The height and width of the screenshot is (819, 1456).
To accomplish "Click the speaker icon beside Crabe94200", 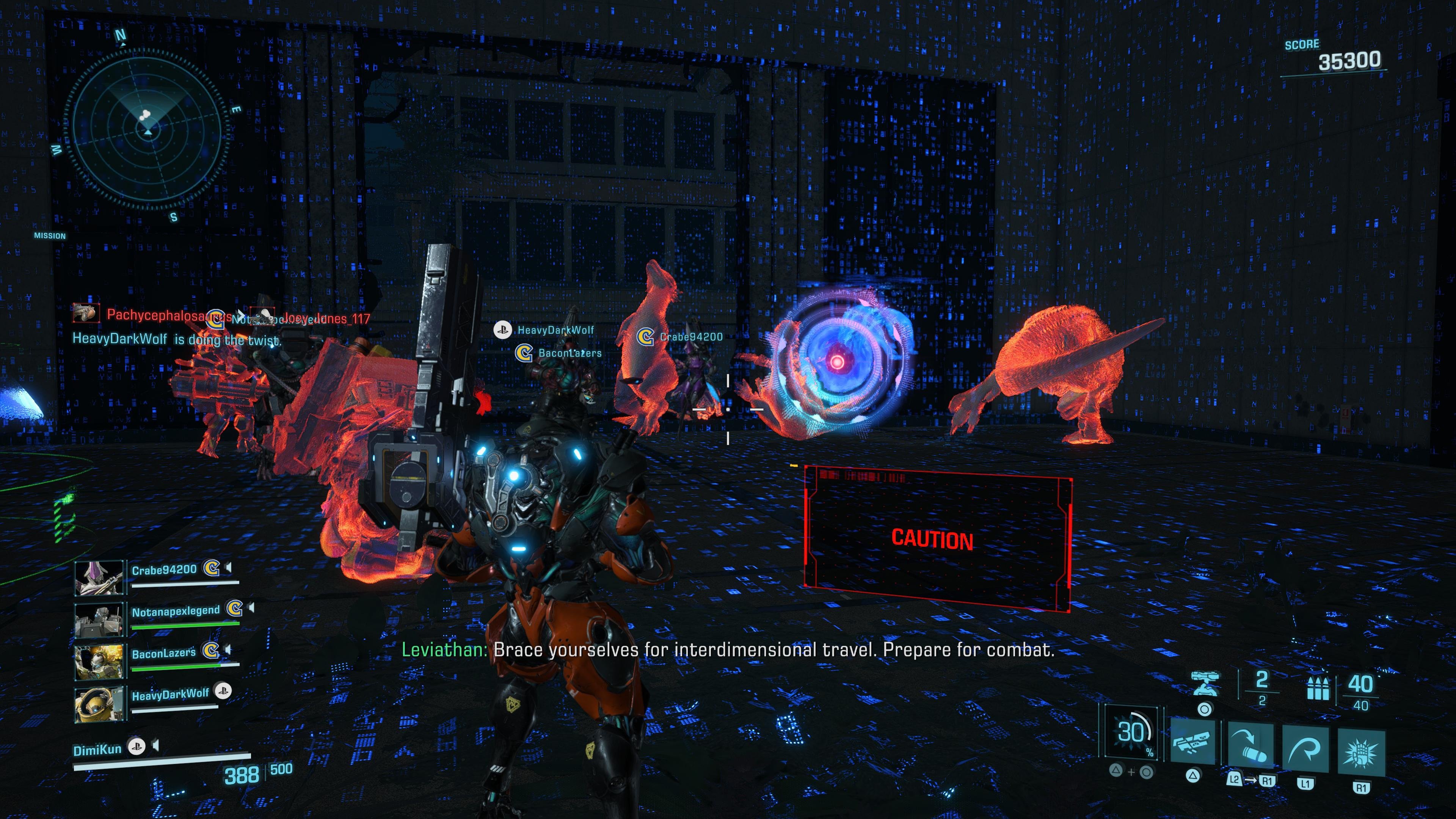I will [x=228, y=567].
